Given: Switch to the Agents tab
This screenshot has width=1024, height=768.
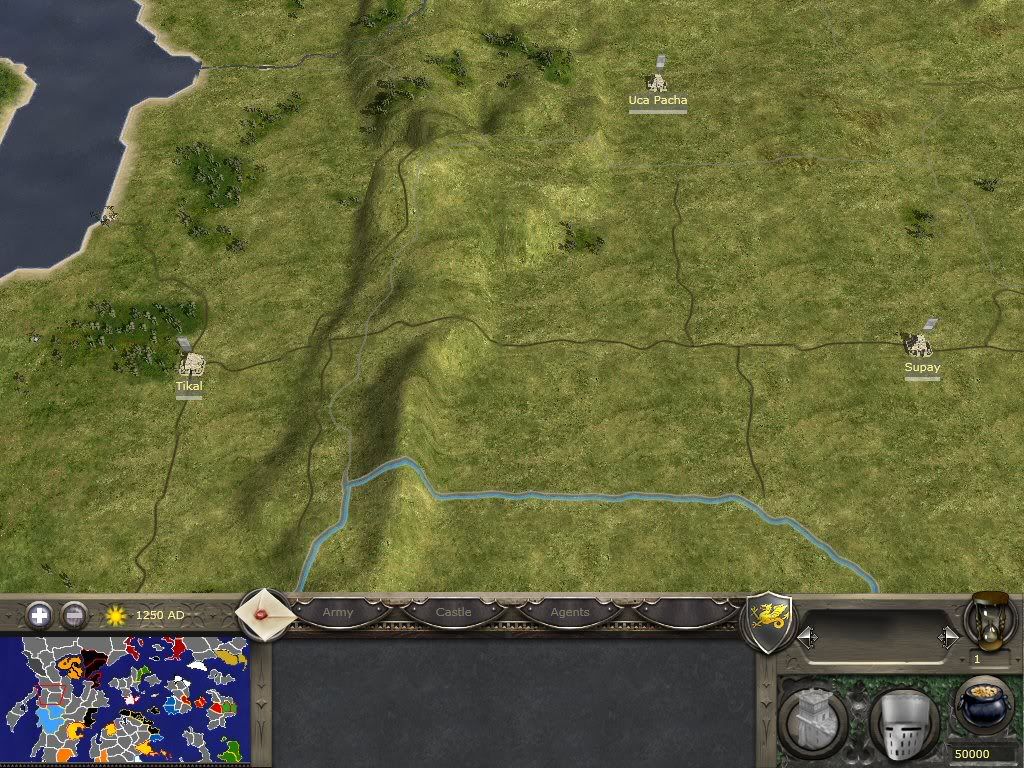Looking at the screenshot, I should pyautogui.click(x=570, y=612).
